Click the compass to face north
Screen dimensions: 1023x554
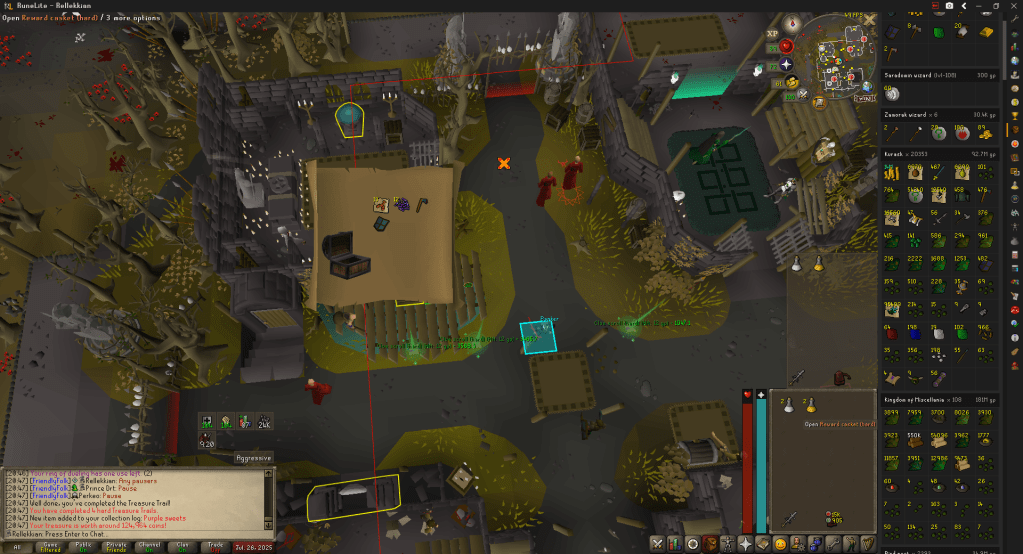[x=792, y=22]
